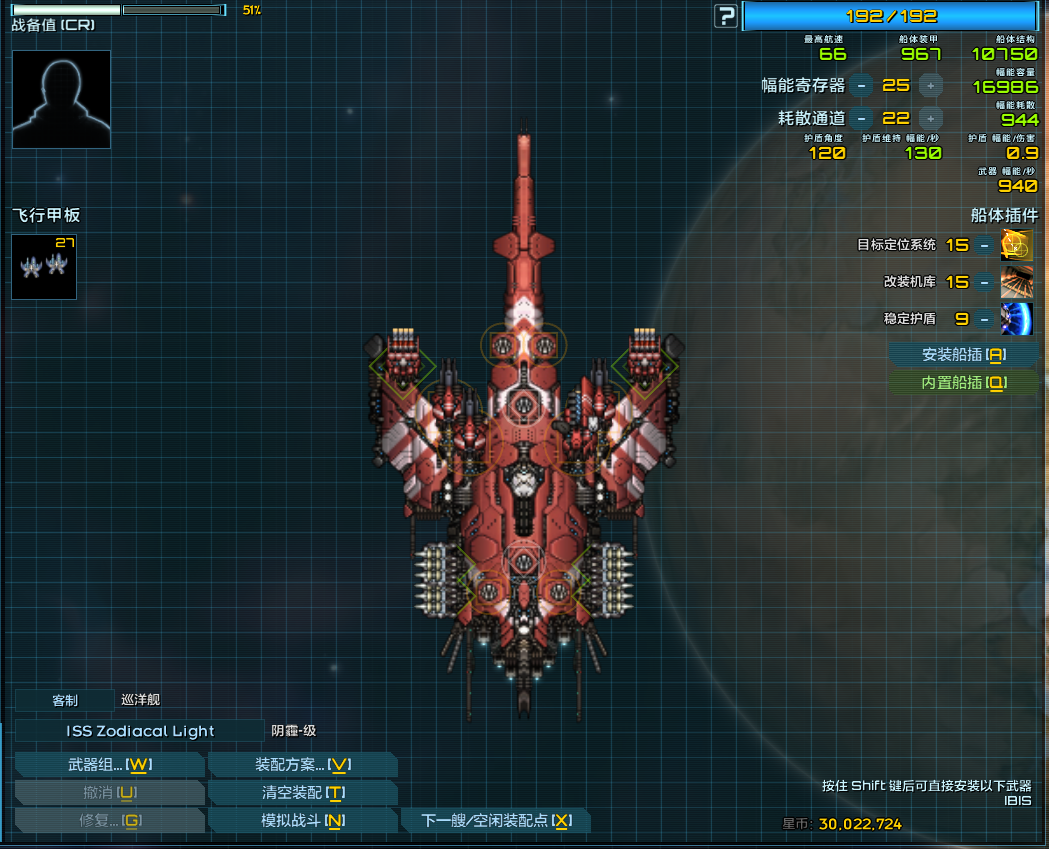Click the empty captain portrait

[x=61, y=99]
